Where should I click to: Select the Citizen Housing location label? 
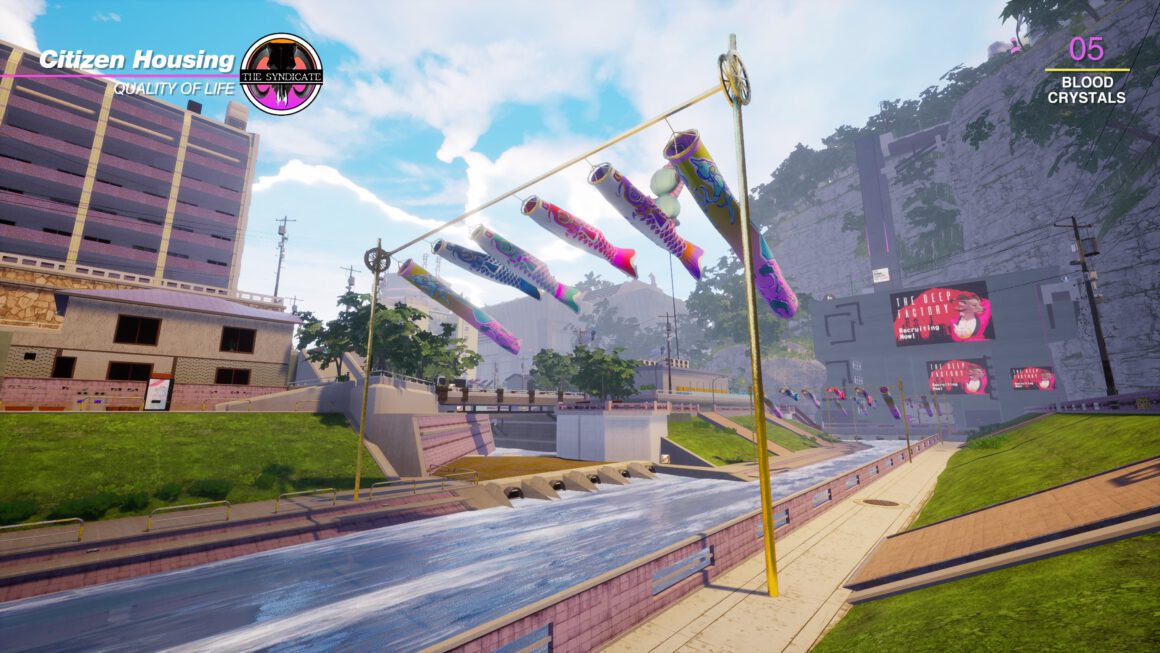tap(137, 60)
